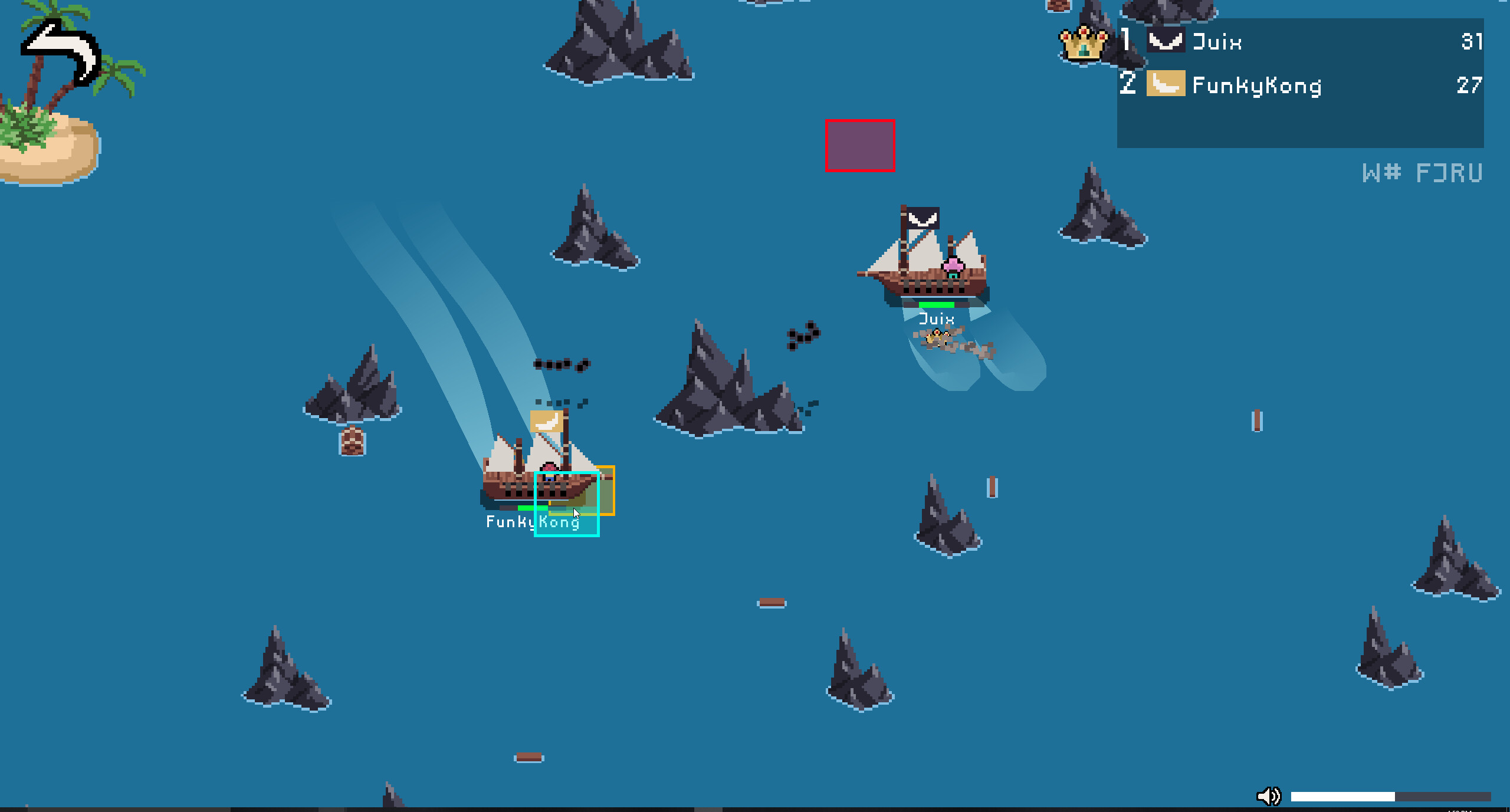
Task: Open the room code W# FJRU
Action: pyautogui.click(x=1422, y=172)
